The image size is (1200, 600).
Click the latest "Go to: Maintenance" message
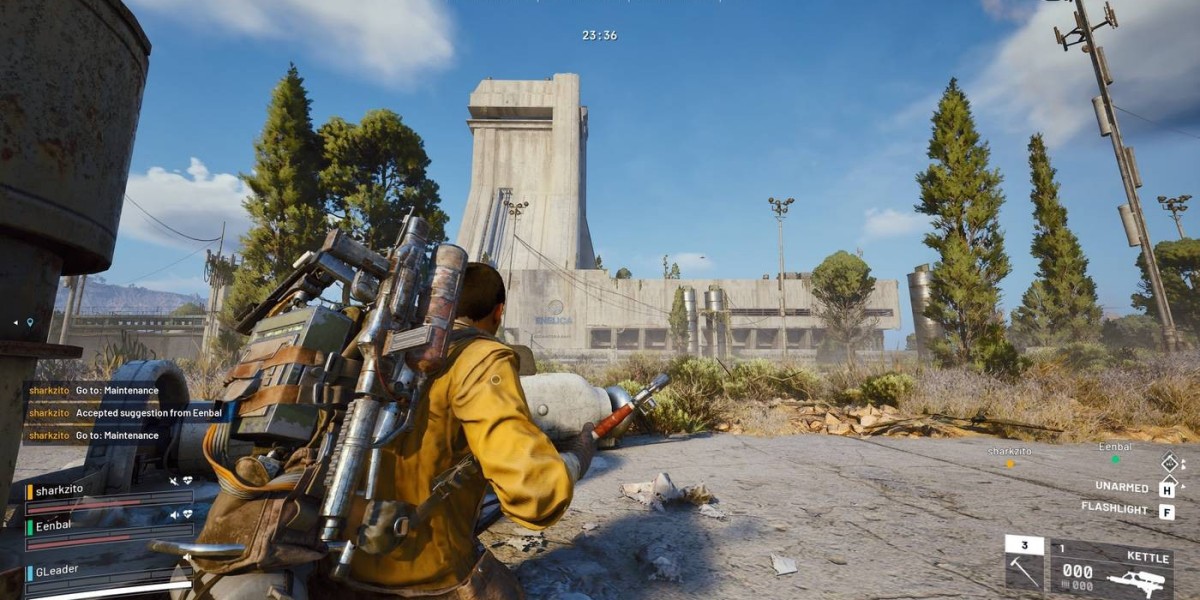click(93, 435)
